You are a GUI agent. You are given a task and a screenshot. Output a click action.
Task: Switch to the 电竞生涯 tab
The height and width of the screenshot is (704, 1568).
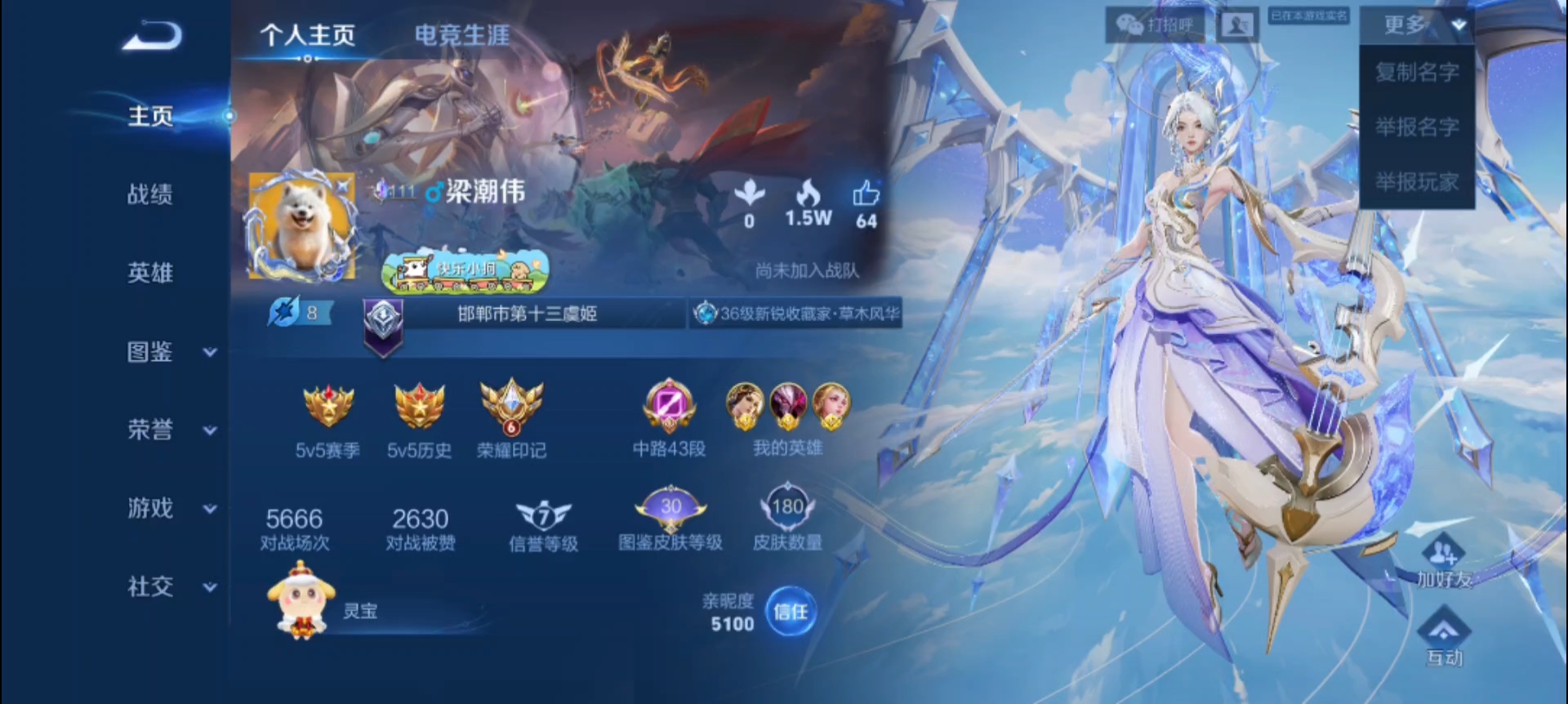[x=461, y=34]
